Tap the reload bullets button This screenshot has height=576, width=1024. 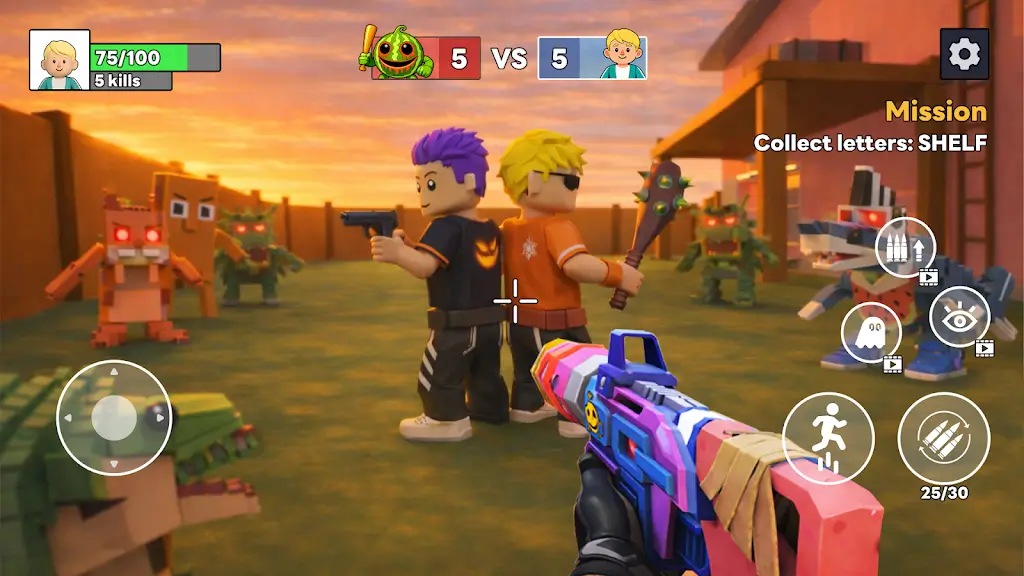943,438
